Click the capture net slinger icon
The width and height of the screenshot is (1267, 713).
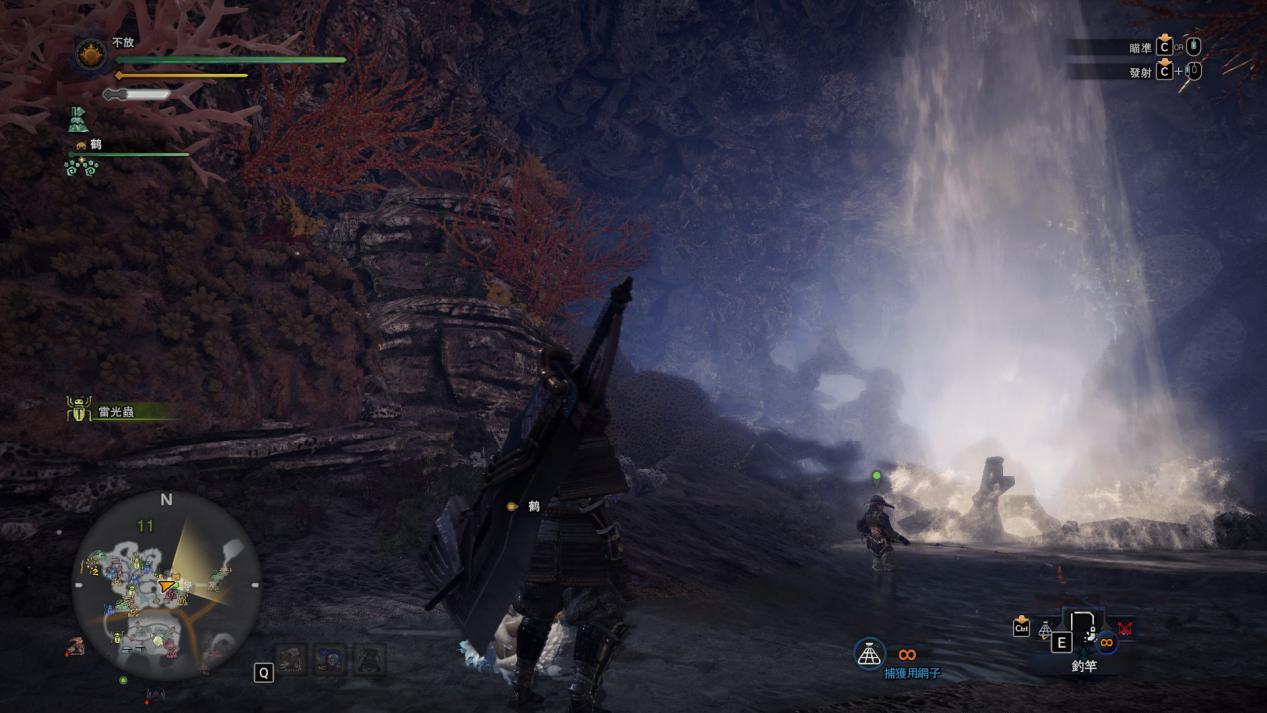pos(870,654)
